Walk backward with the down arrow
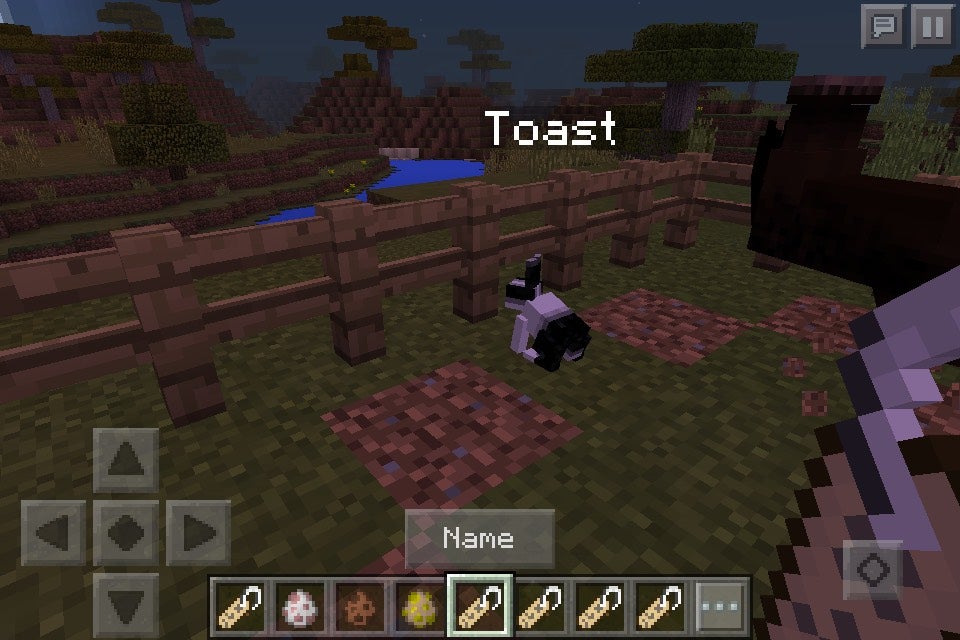Image resolution: width=960 pixels, height=640 pixels. coord(125,603)
